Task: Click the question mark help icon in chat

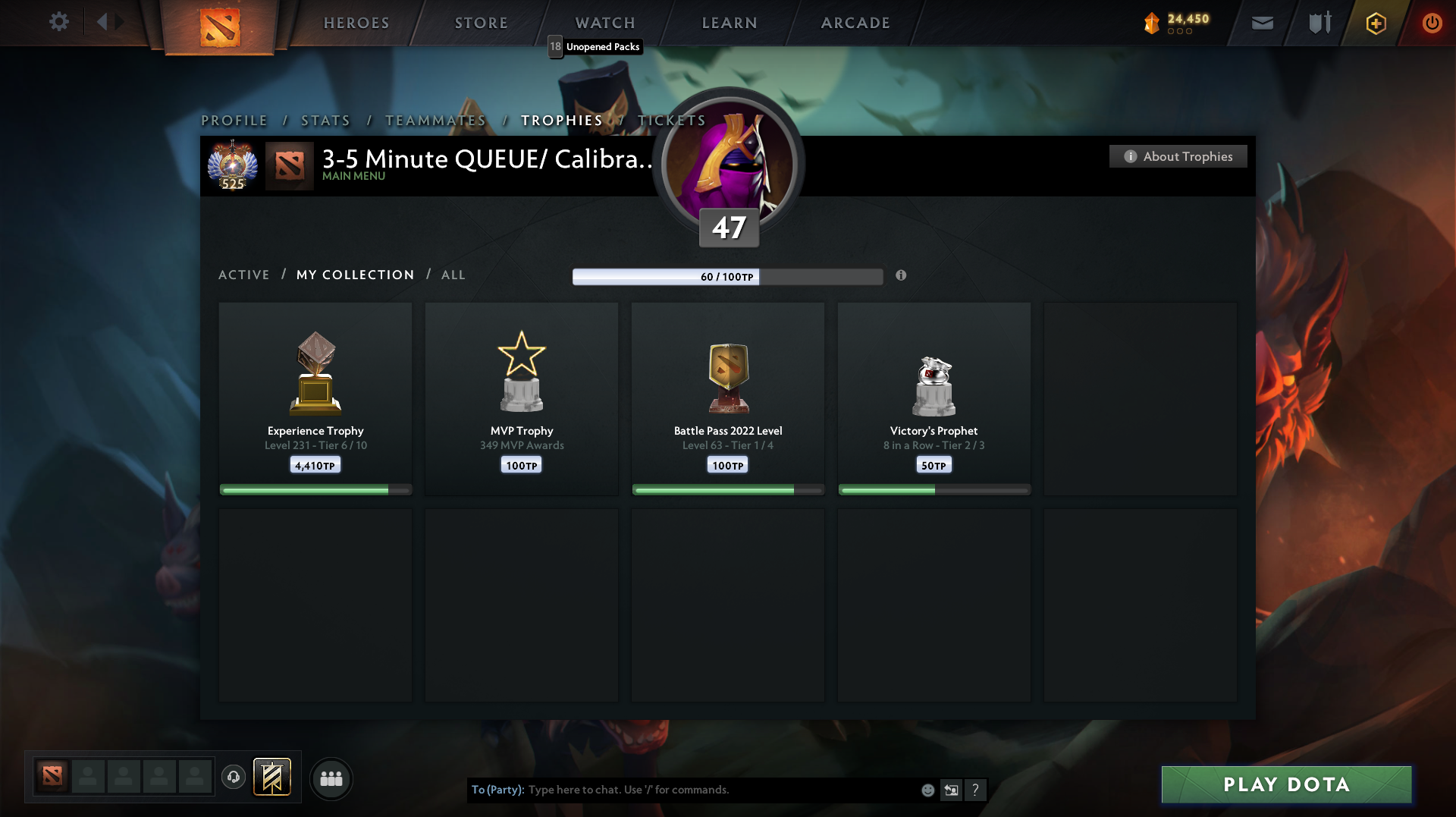Action: pos(976,790)
